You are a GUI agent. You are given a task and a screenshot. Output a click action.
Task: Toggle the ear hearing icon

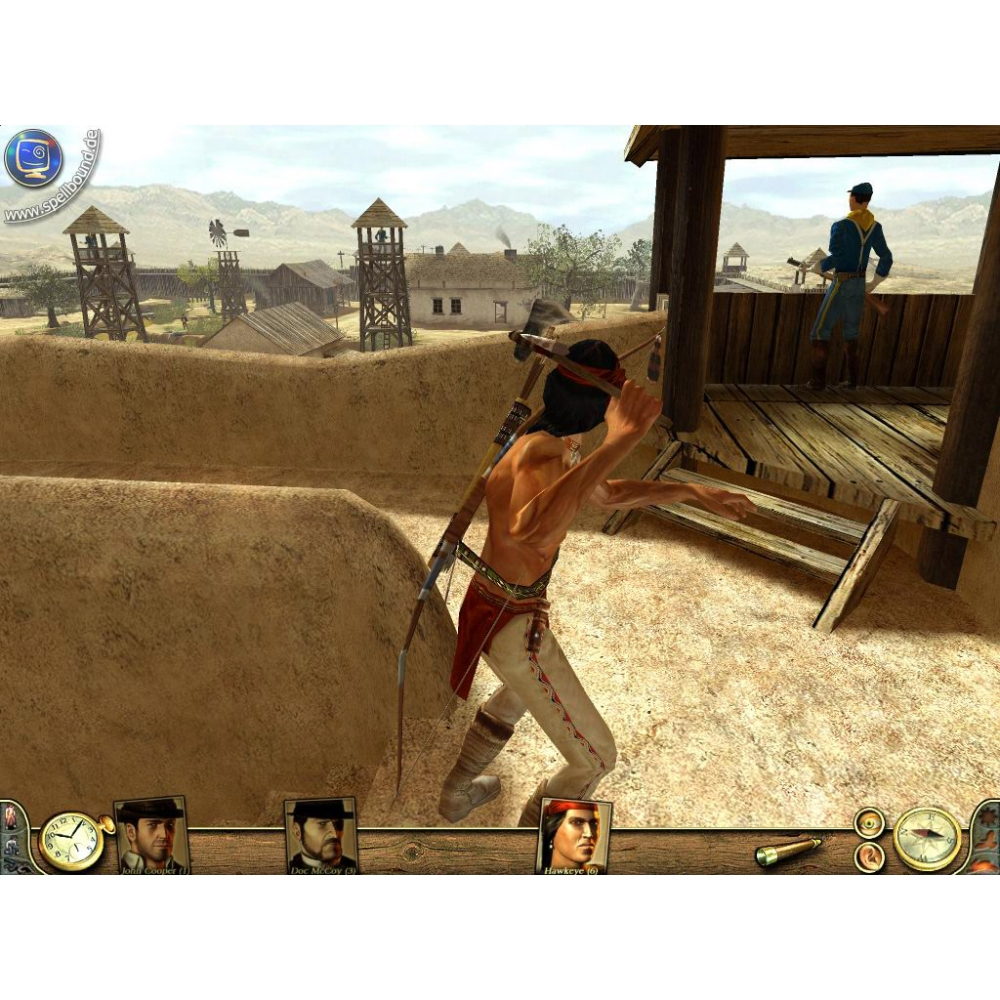pyautogui.click(x=869, y=857)
